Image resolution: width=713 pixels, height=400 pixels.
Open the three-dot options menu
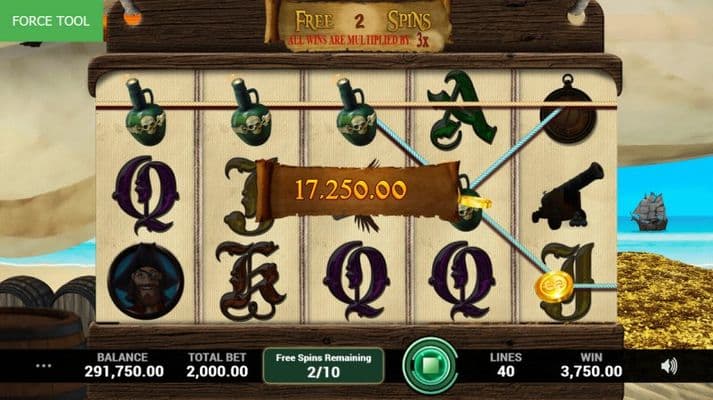tap(43, 366)
